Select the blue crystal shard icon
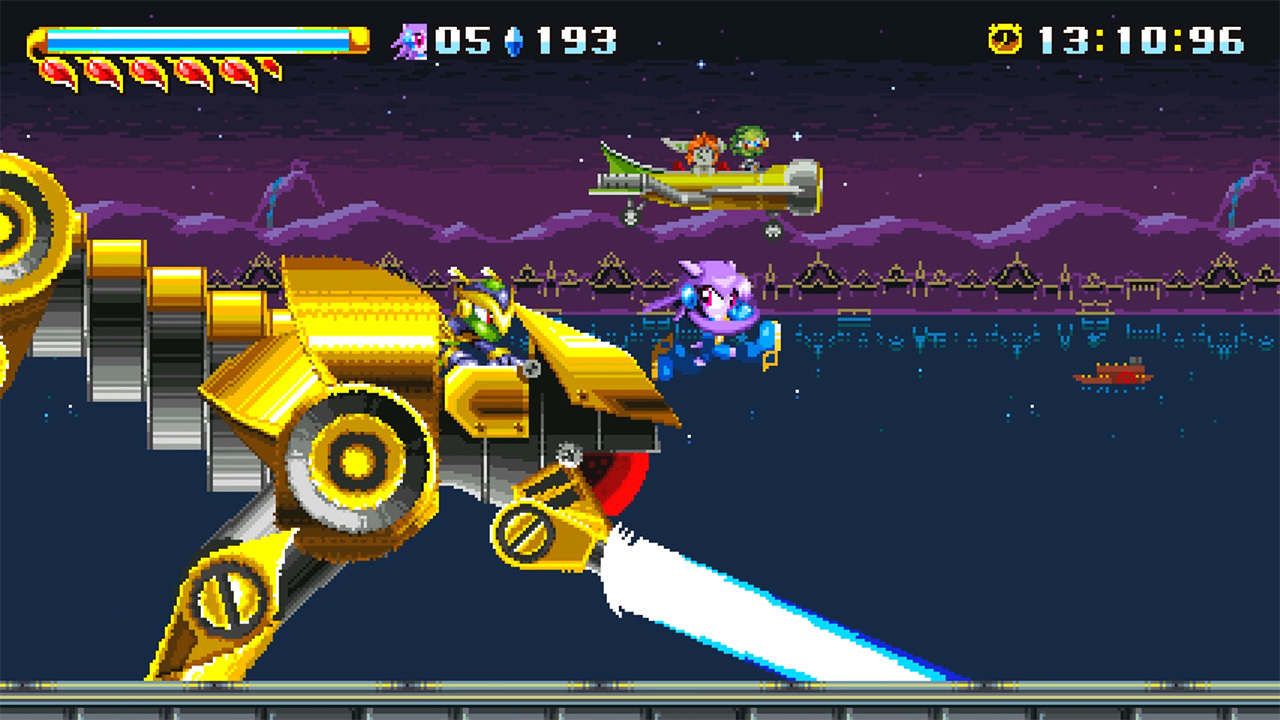 coord(514,41)
